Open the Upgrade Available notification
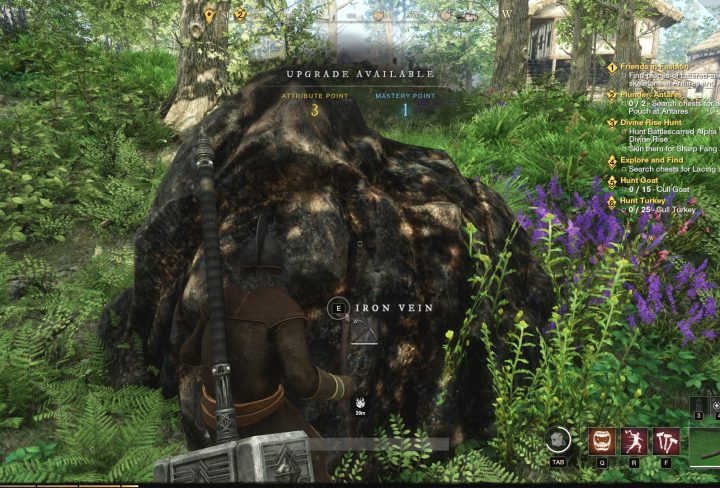 pyautogui.click(x=360, y=74)
